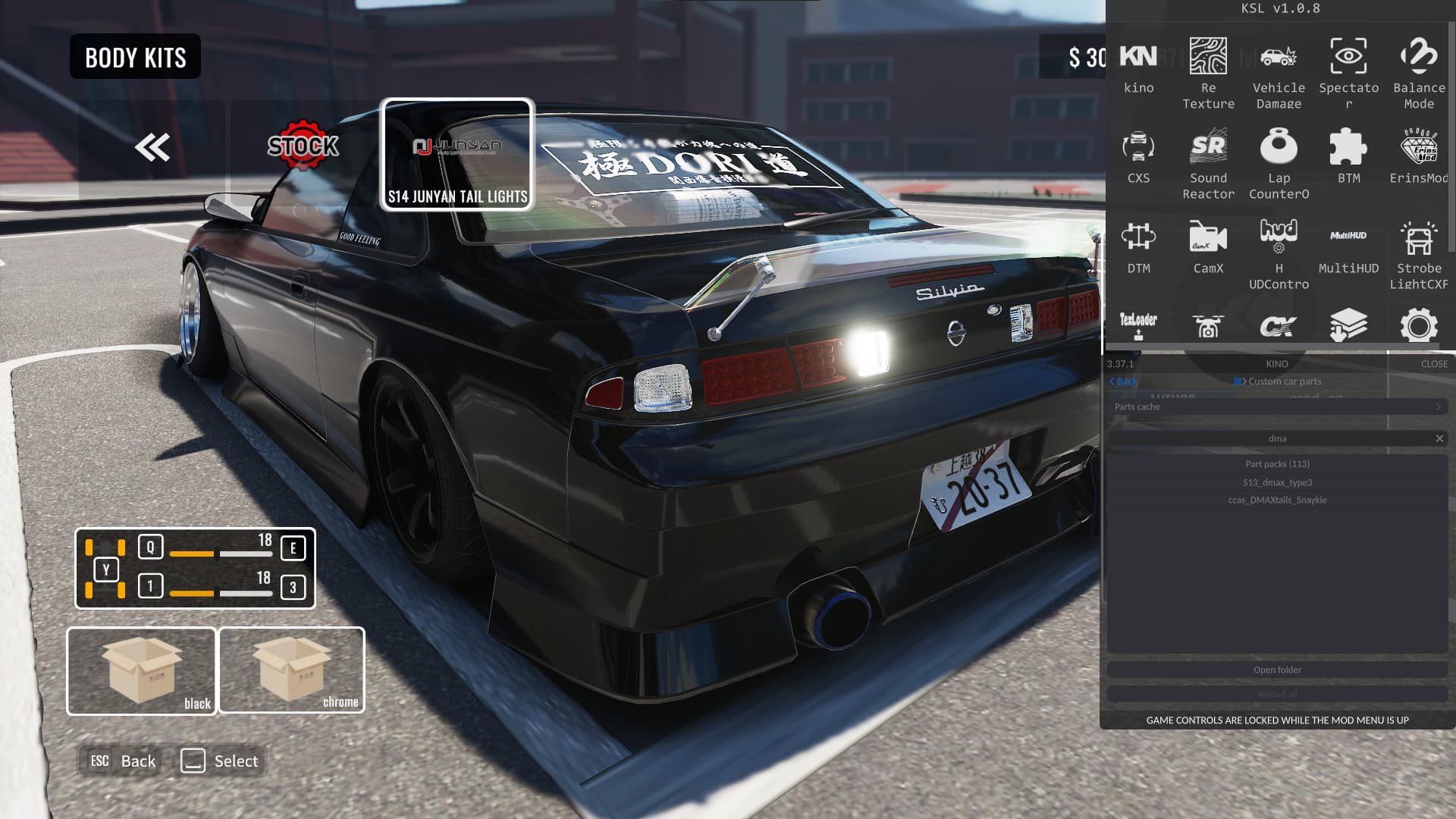Click the Open folder button
The image size is (1456, 819).
[1277, 670]
